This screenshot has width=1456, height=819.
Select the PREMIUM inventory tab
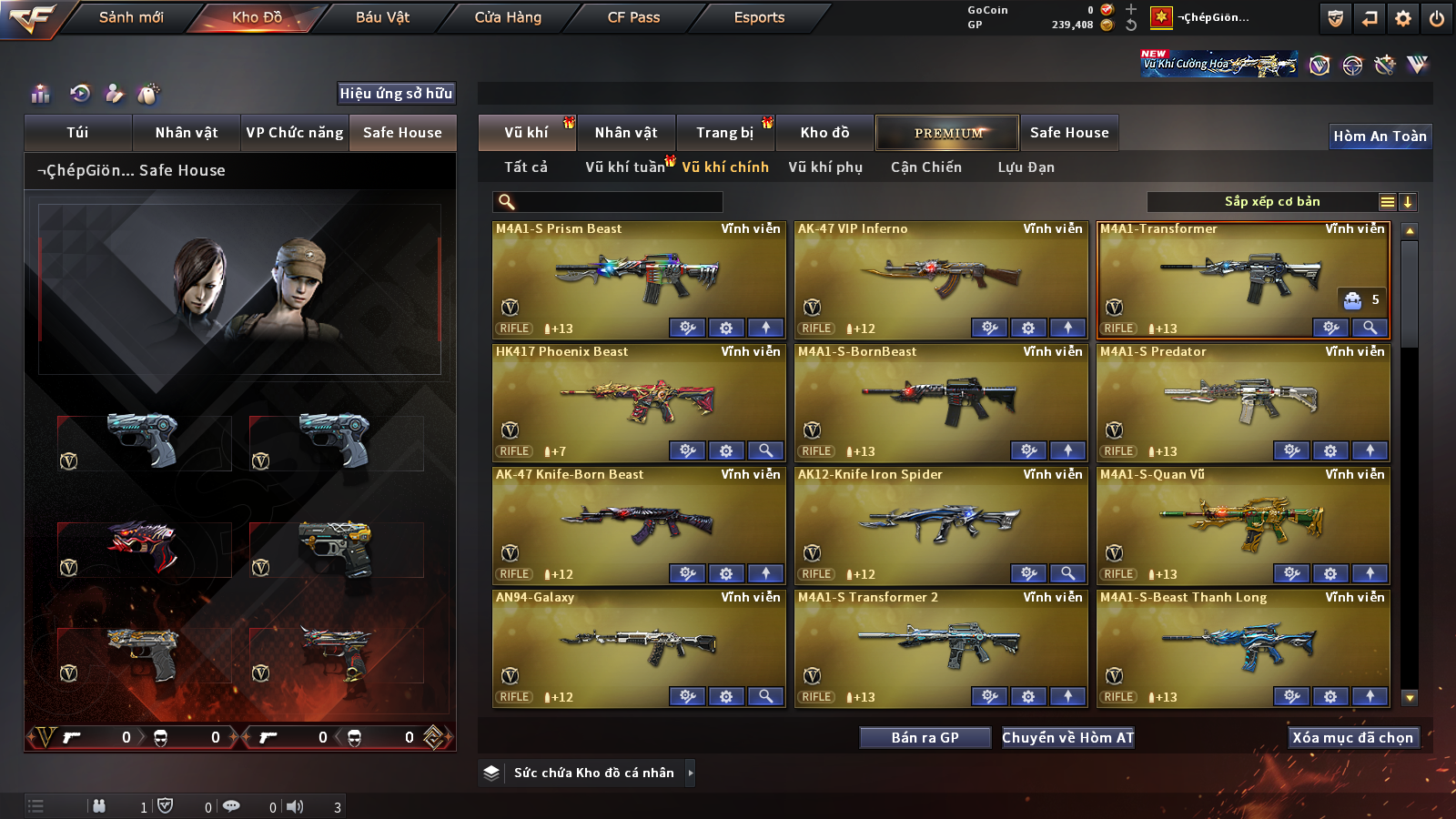coord(947,133)
